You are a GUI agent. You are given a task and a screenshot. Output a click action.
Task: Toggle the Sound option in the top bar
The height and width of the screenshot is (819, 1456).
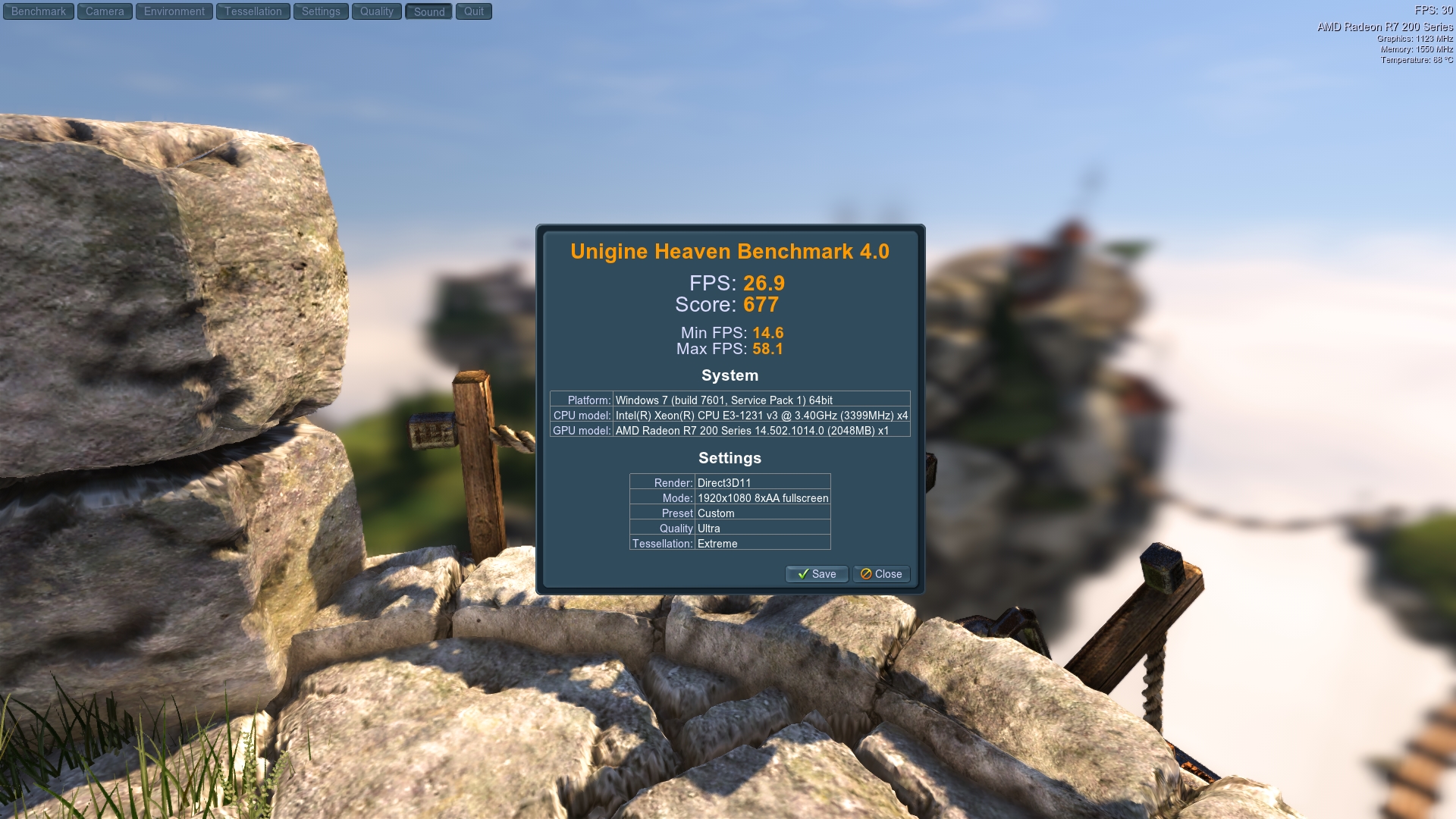tap(428, 11)
